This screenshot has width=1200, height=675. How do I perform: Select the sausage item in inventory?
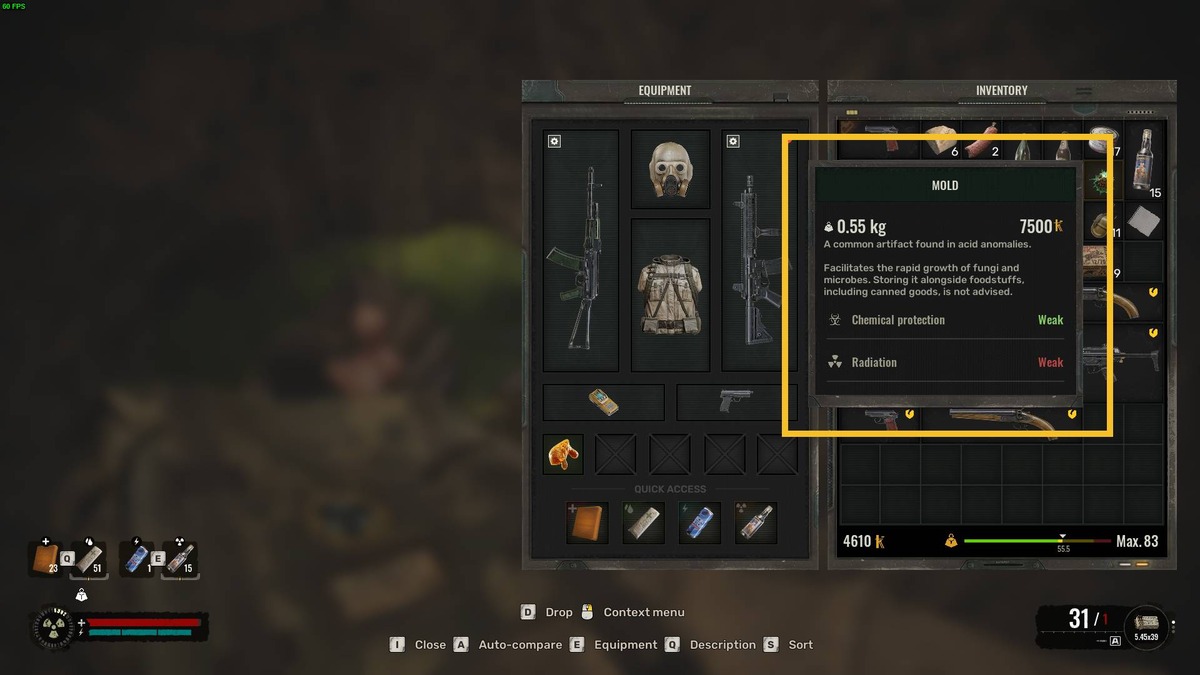[x=983, y=141]
